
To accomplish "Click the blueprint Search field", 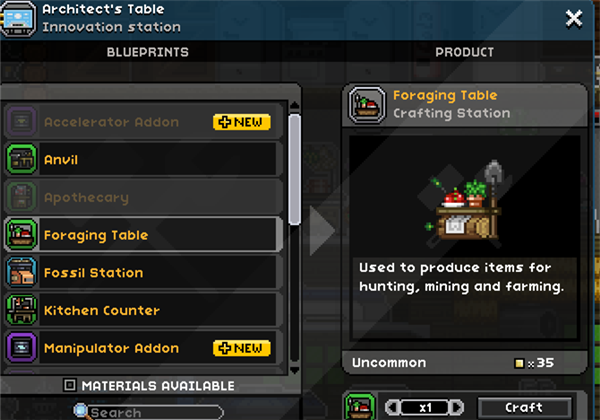I will click(x=150, y=412).
